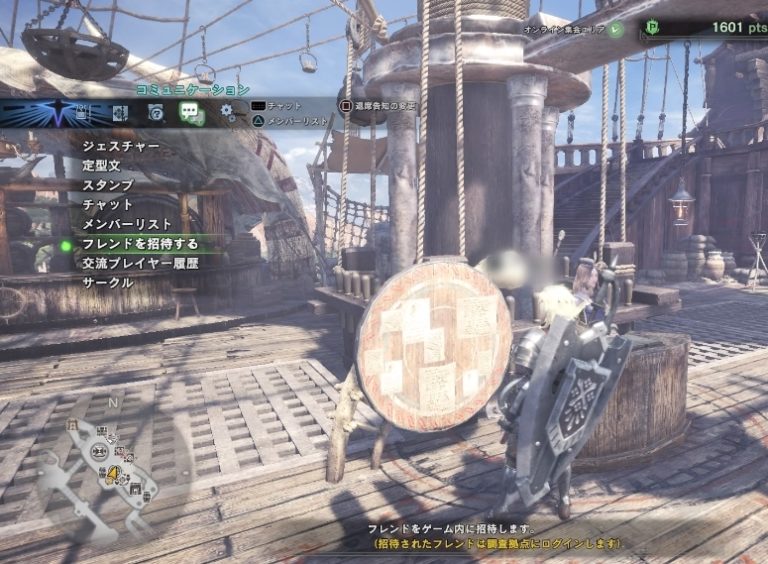Show the メンバーリスト menu entry
This screenshot has height=564, width=768.
tap(127, 224)
